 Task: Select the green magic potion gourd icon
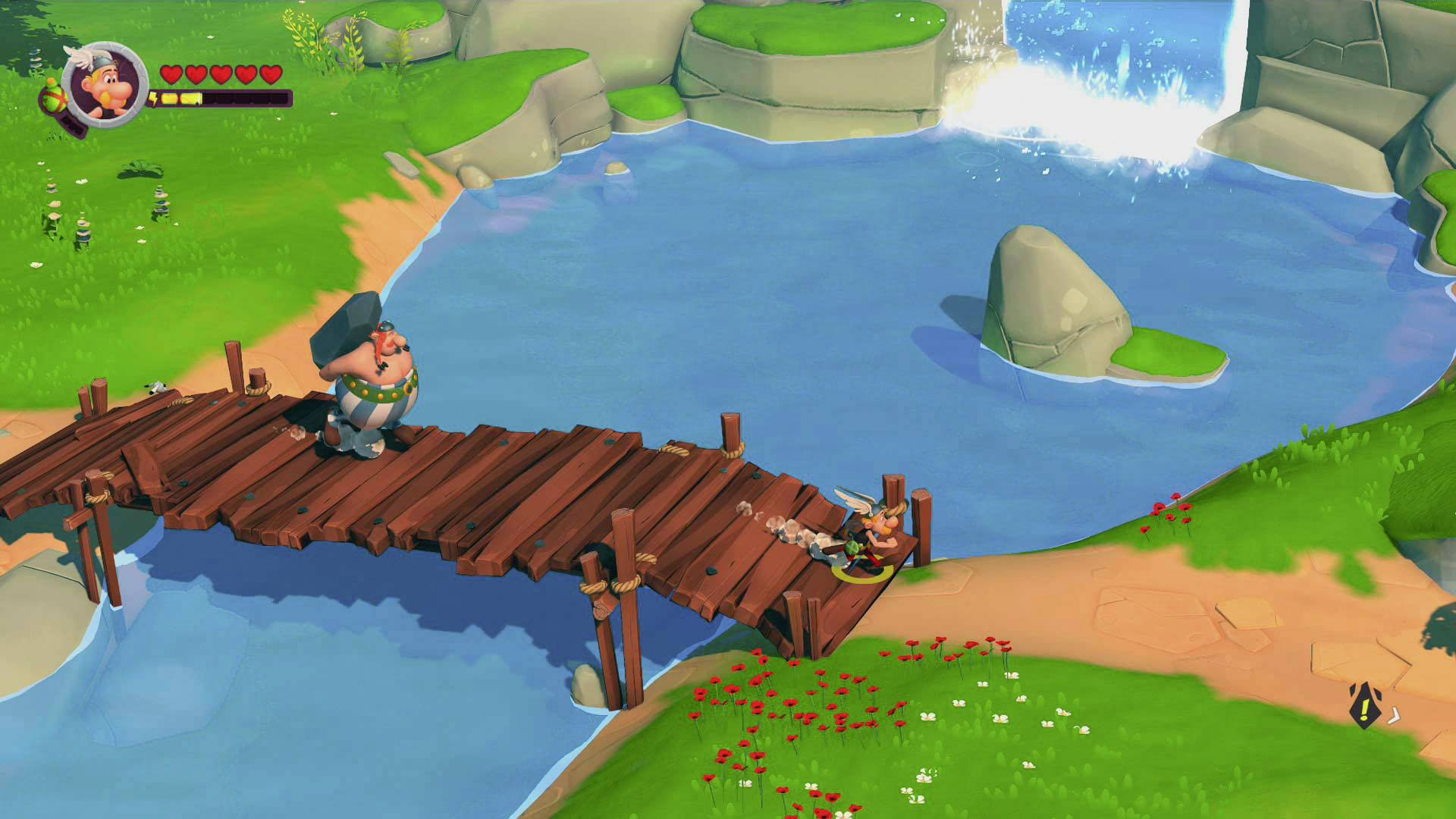click(x=52, y=97)
